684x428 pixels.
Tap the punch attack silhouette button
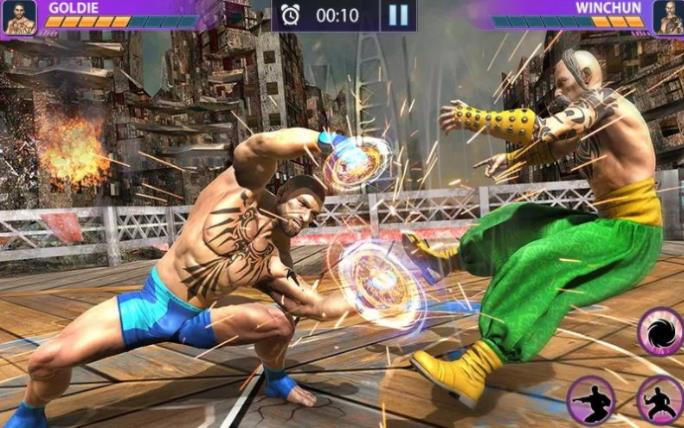tap(591, 399)
